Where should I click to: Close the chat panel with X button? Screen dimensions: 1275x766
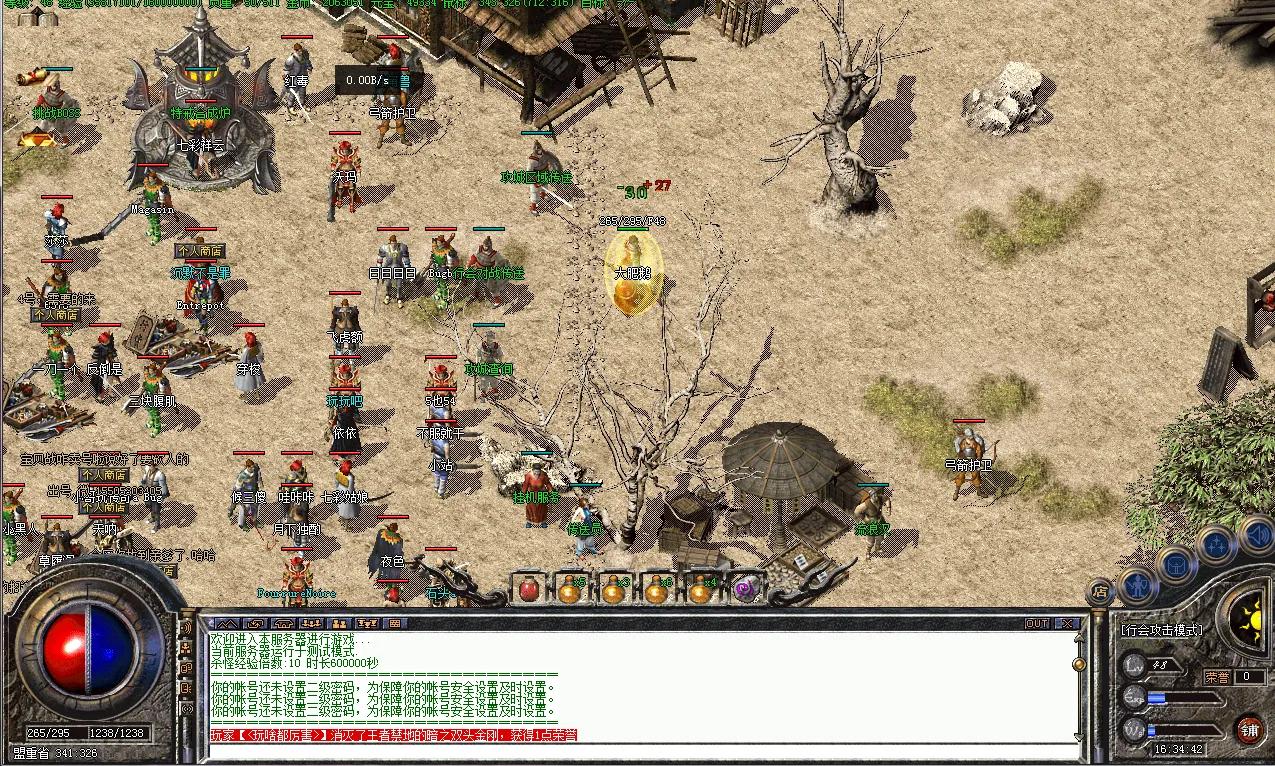click(x=1067, y=623)
